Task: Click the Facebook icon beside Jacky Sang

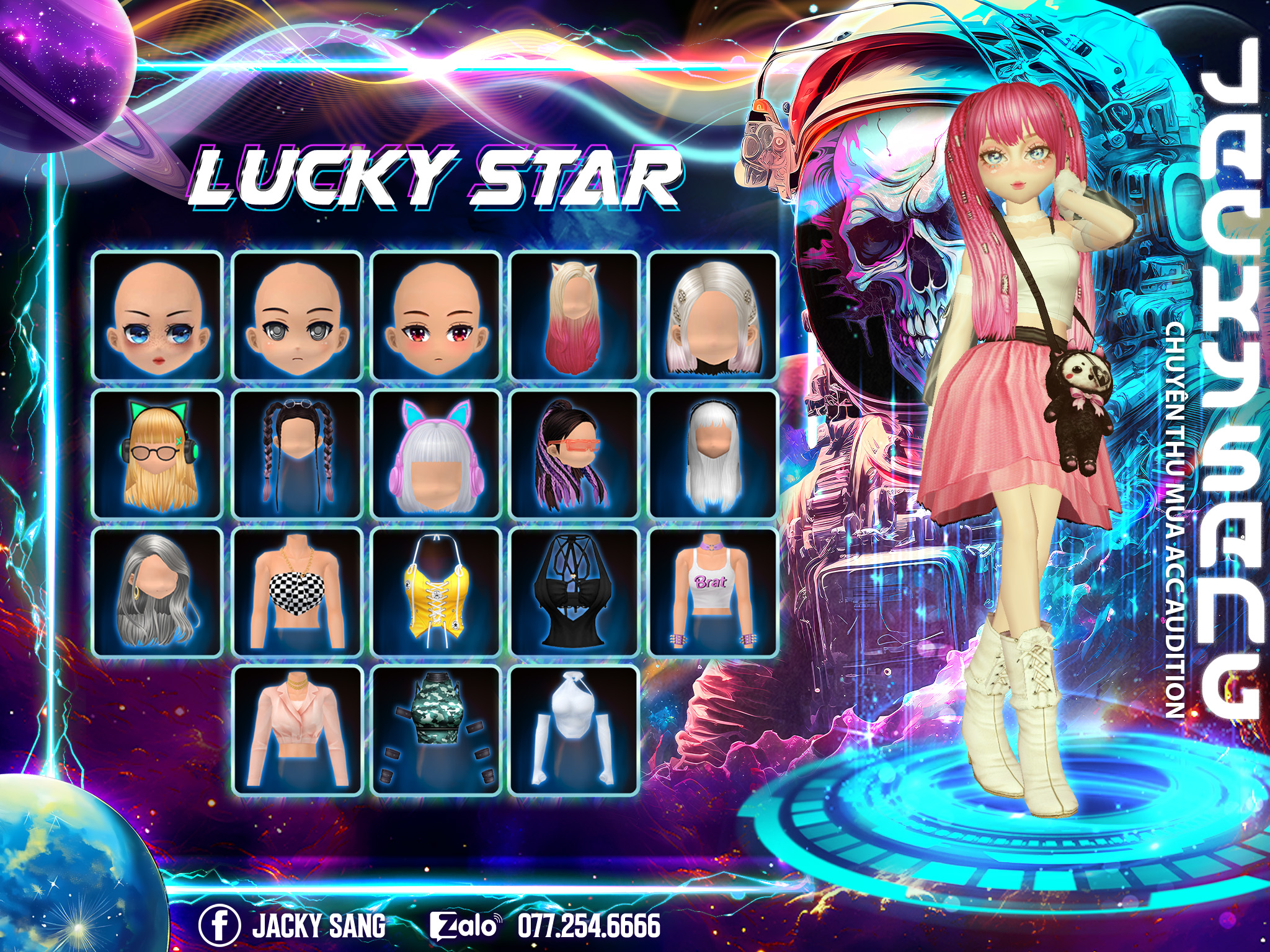Action: pos(220,925)
